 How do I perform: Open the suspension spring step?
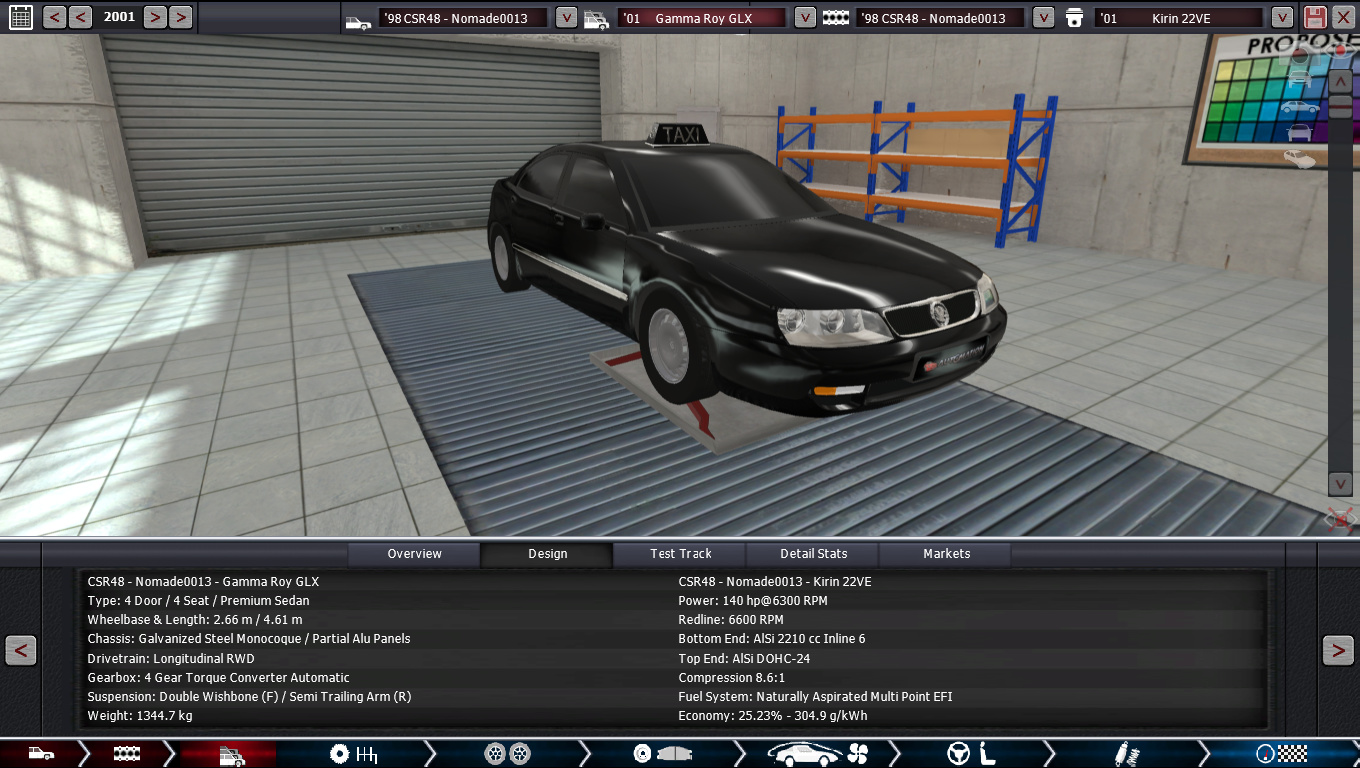tap(1126, 754)
